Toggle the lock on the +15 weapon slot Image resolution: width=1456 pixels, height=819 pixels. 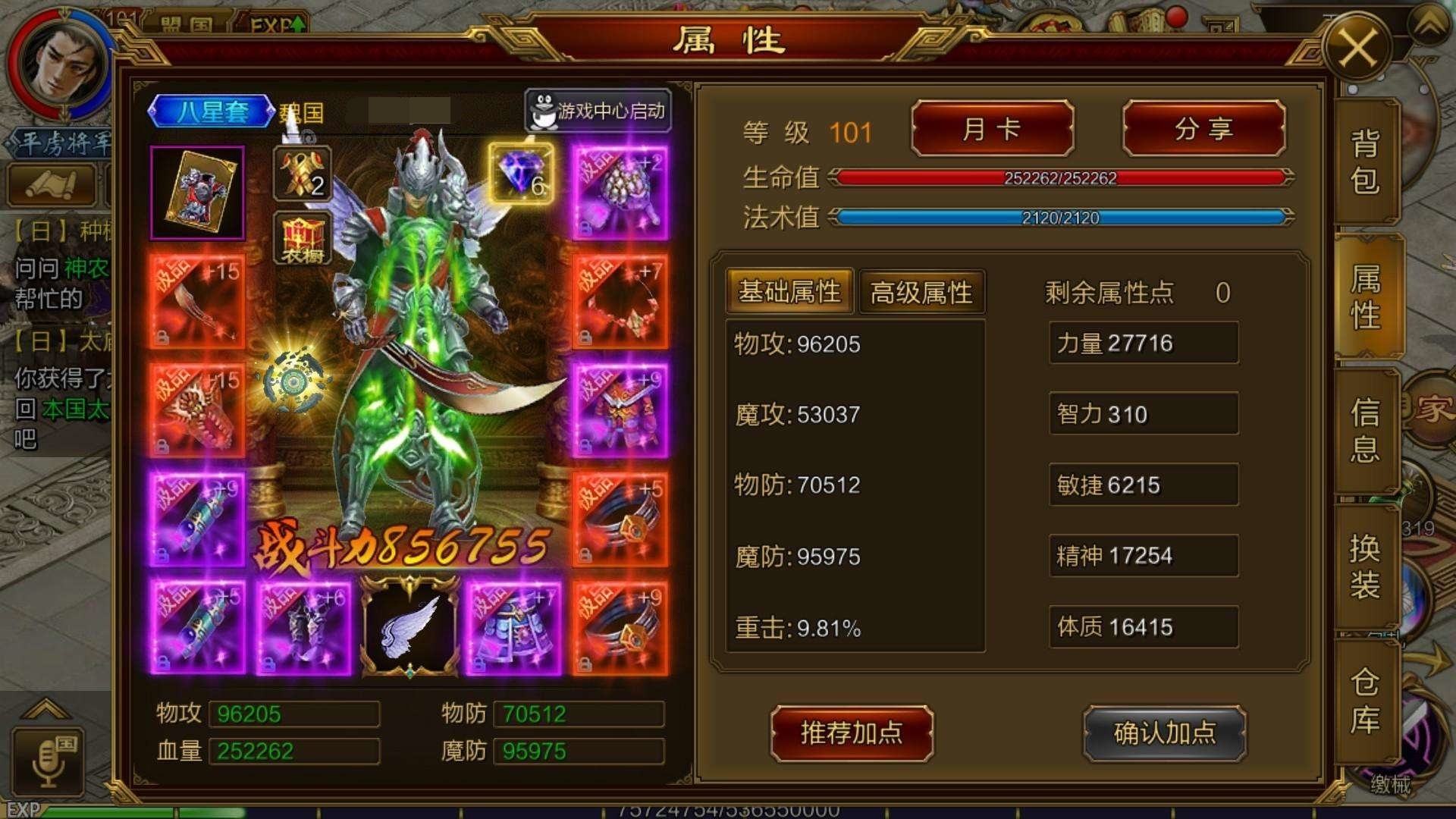point(161,337)
